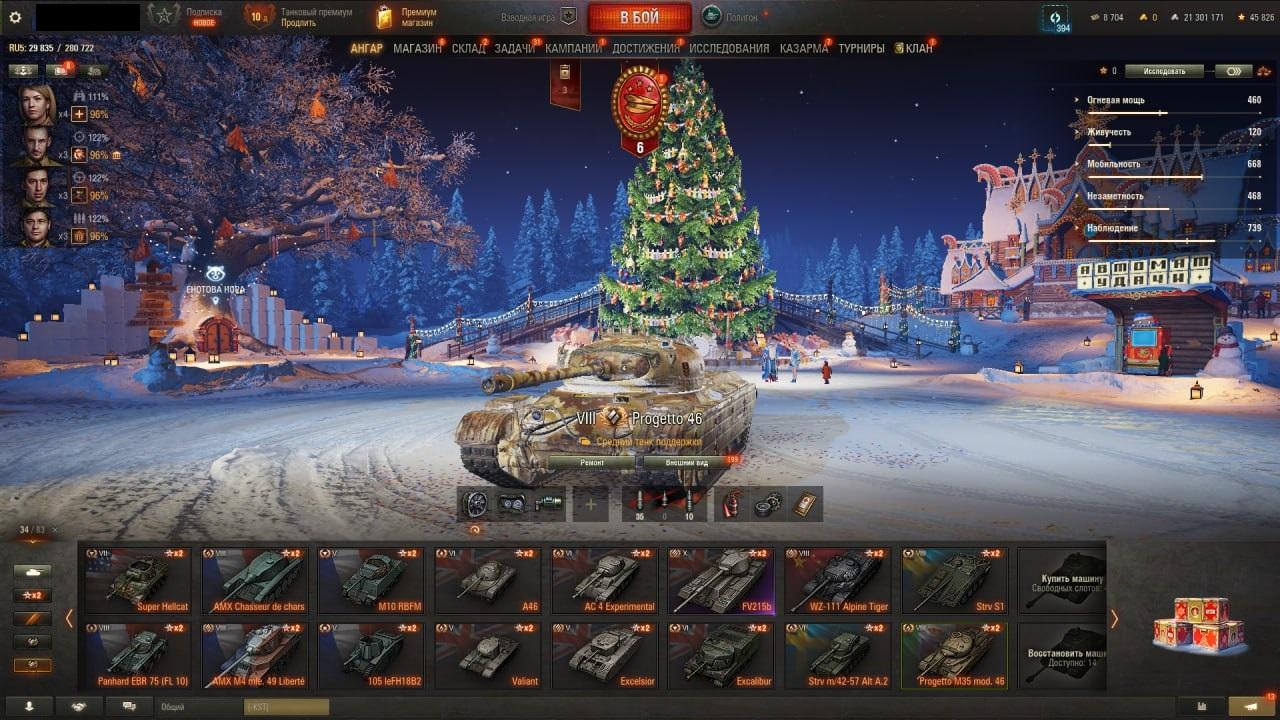Open the СКЛАД tab
This screenshot has height=720, width=1280.
point(468,48)
